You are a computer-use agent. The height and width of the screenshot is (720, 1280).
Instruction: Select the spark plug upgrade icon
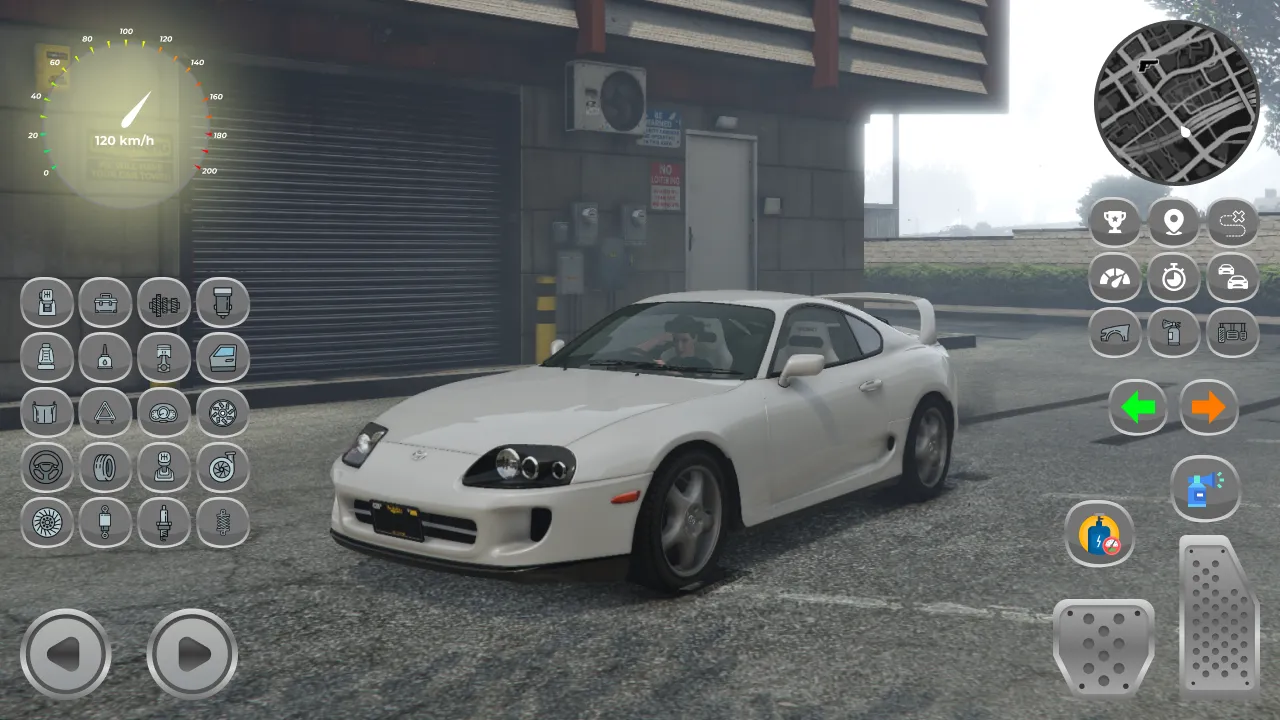coord(164,524)
